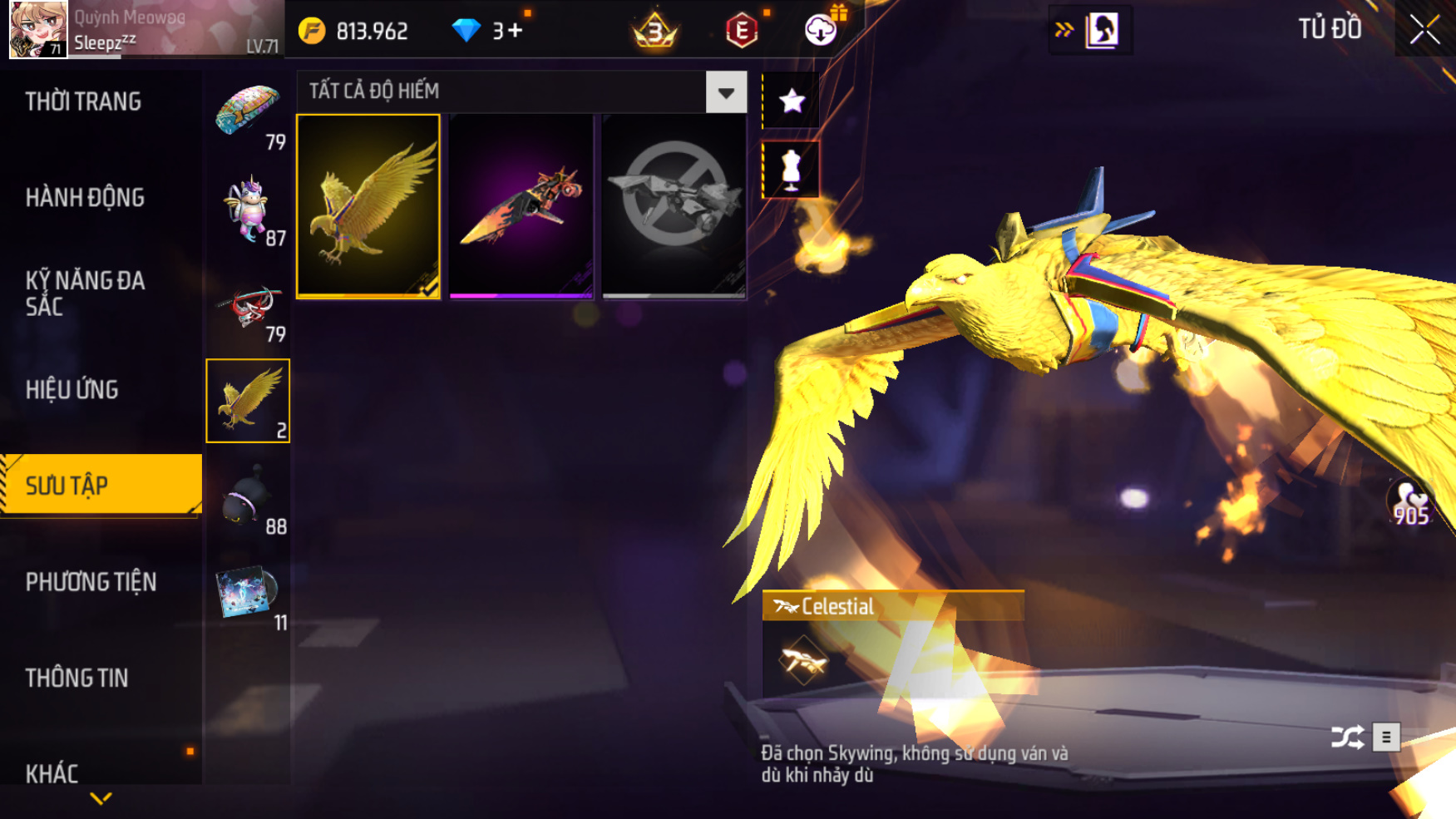This screenshot has height=819, width=1456.
Task: Select the black cat subcategory icon
Action: point(248,499)
